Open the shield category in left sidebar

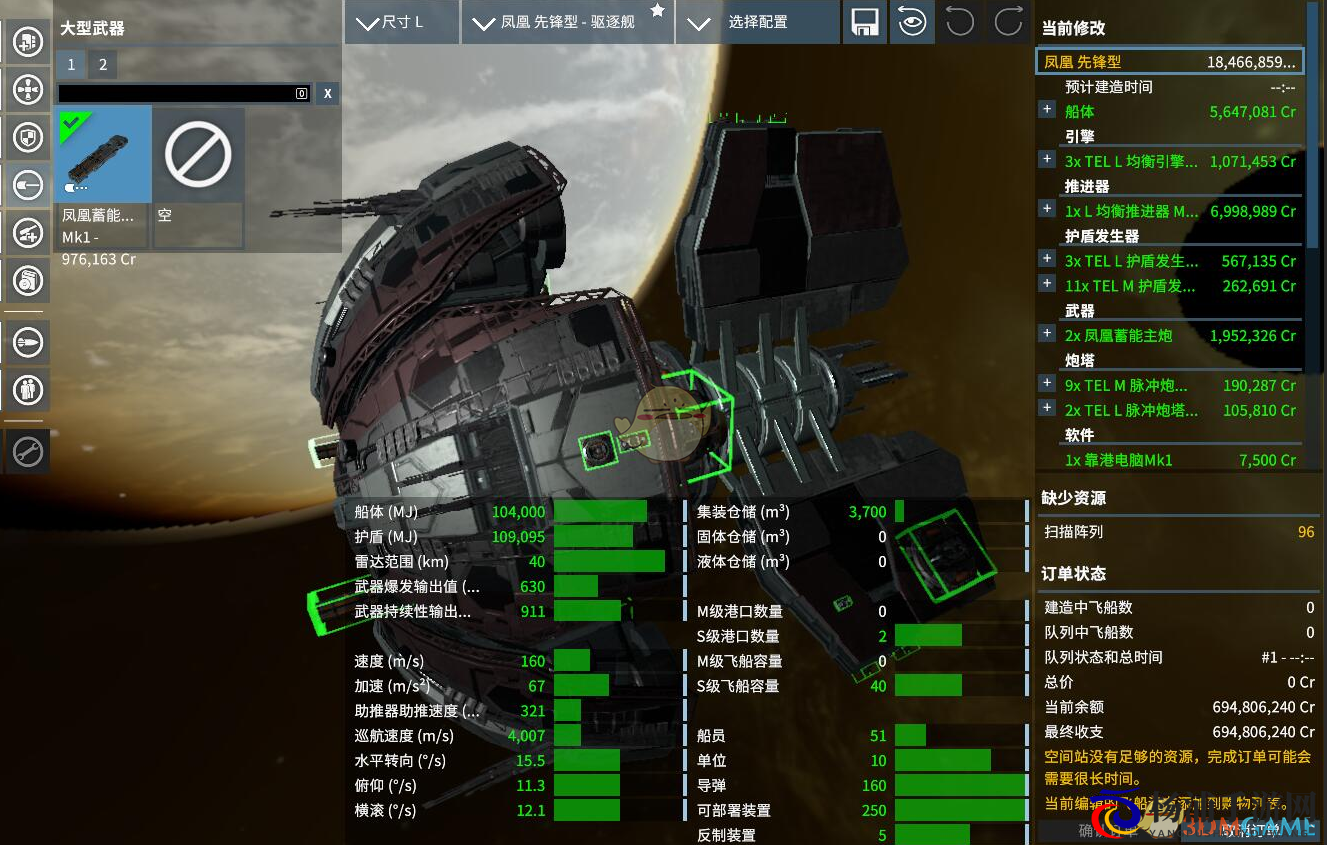tap(27, 137)
